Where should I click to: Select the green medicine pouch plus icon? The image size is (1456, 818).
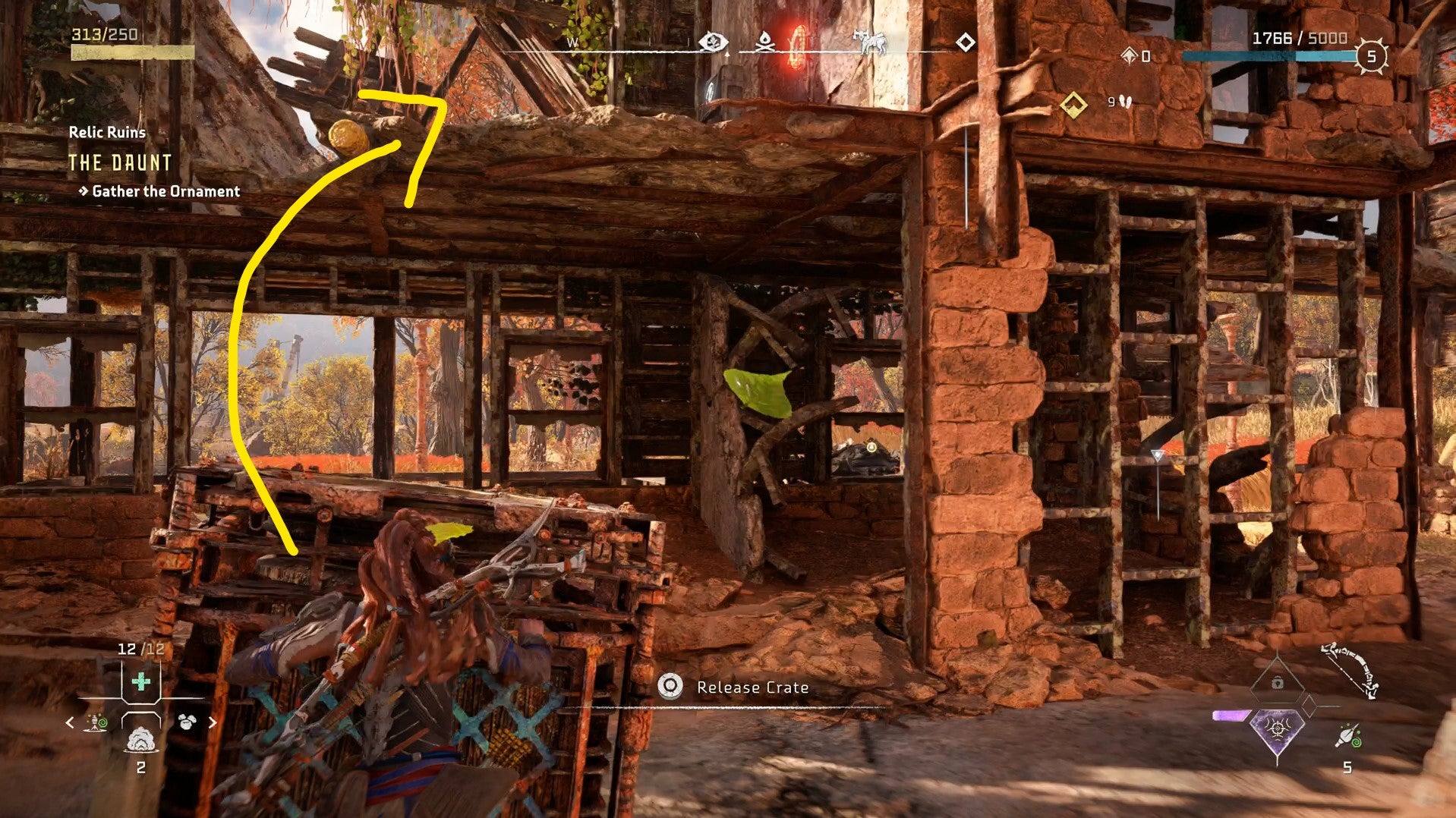140,681
